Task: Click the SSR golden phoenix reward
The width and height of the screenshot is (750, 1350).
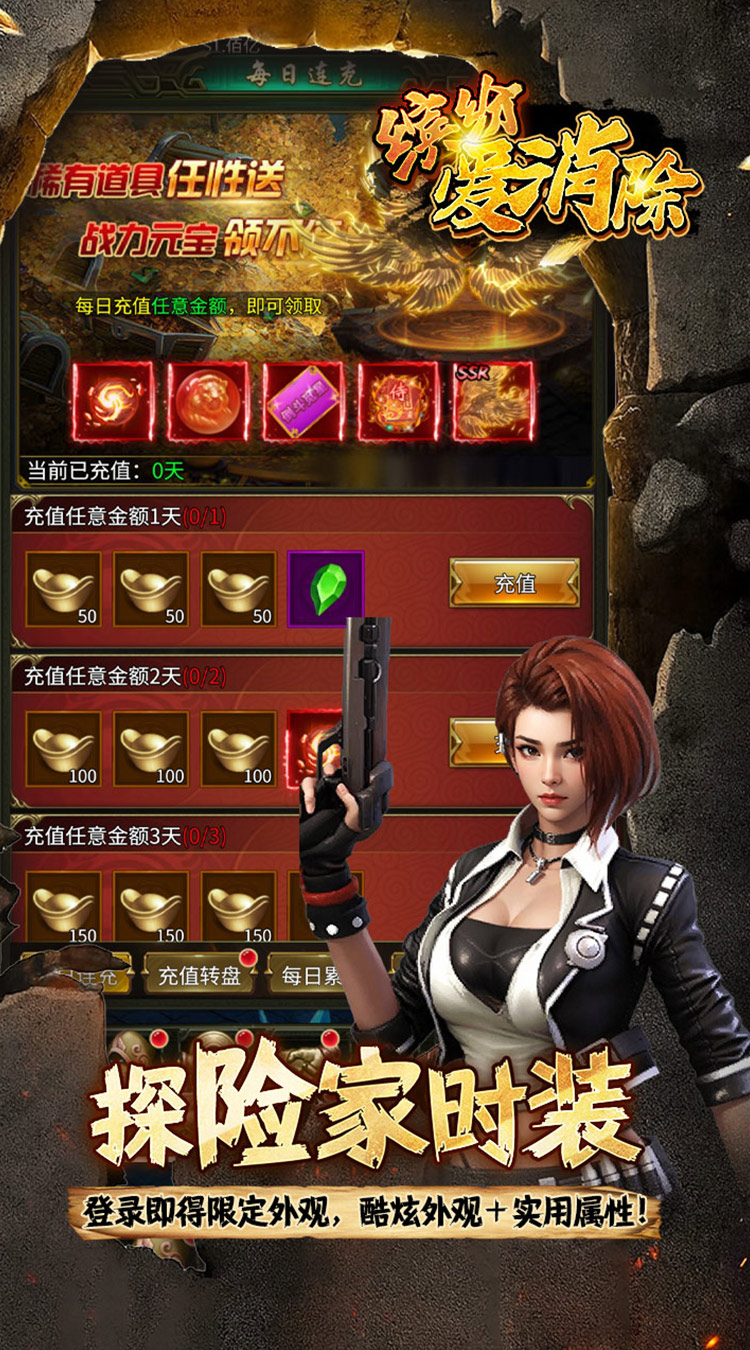Action: pos(494,401)
